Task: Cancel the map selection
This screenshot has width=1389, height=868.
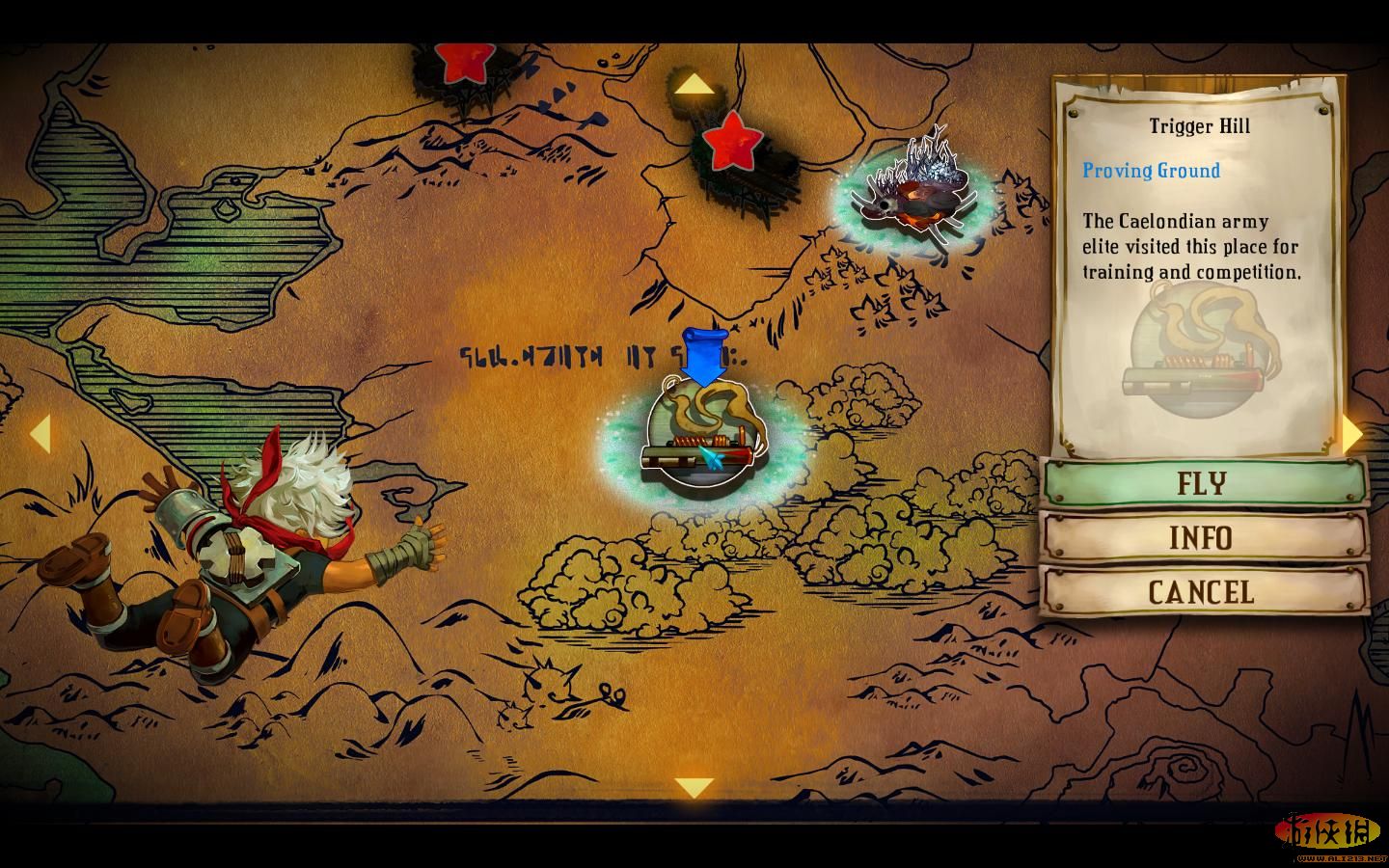Action: pos(1203,591)
